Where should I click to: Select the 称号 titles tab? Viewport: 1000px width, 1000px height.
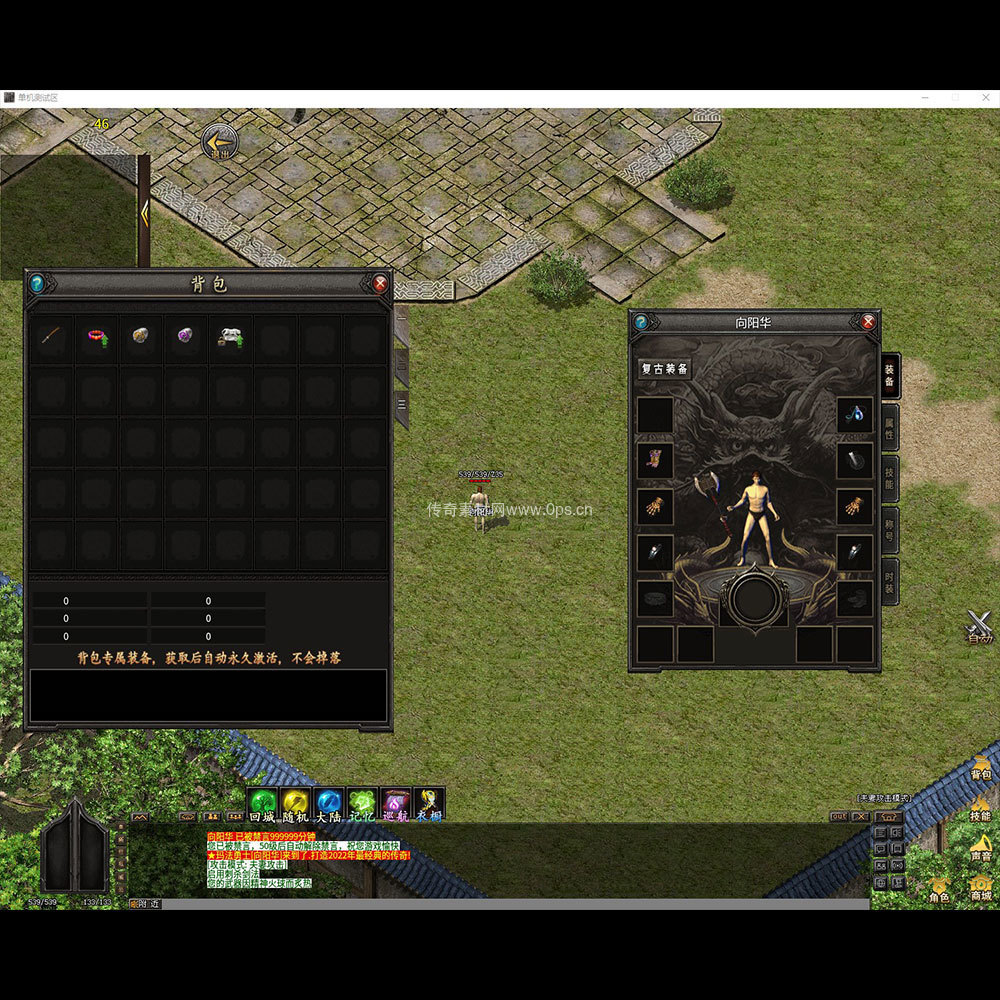coord(889,530)
